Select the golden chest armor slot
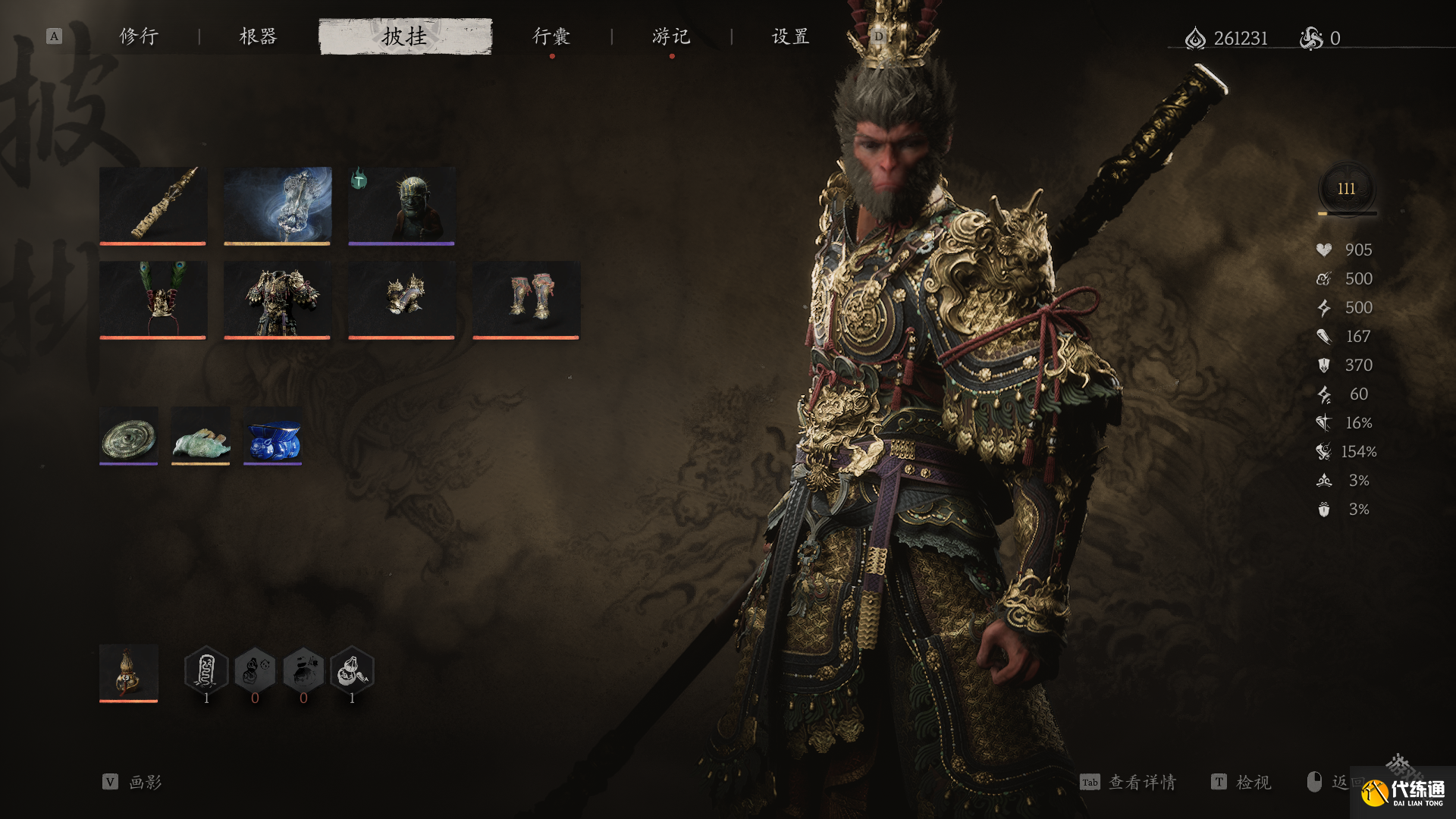 click(x=277, y=299)
